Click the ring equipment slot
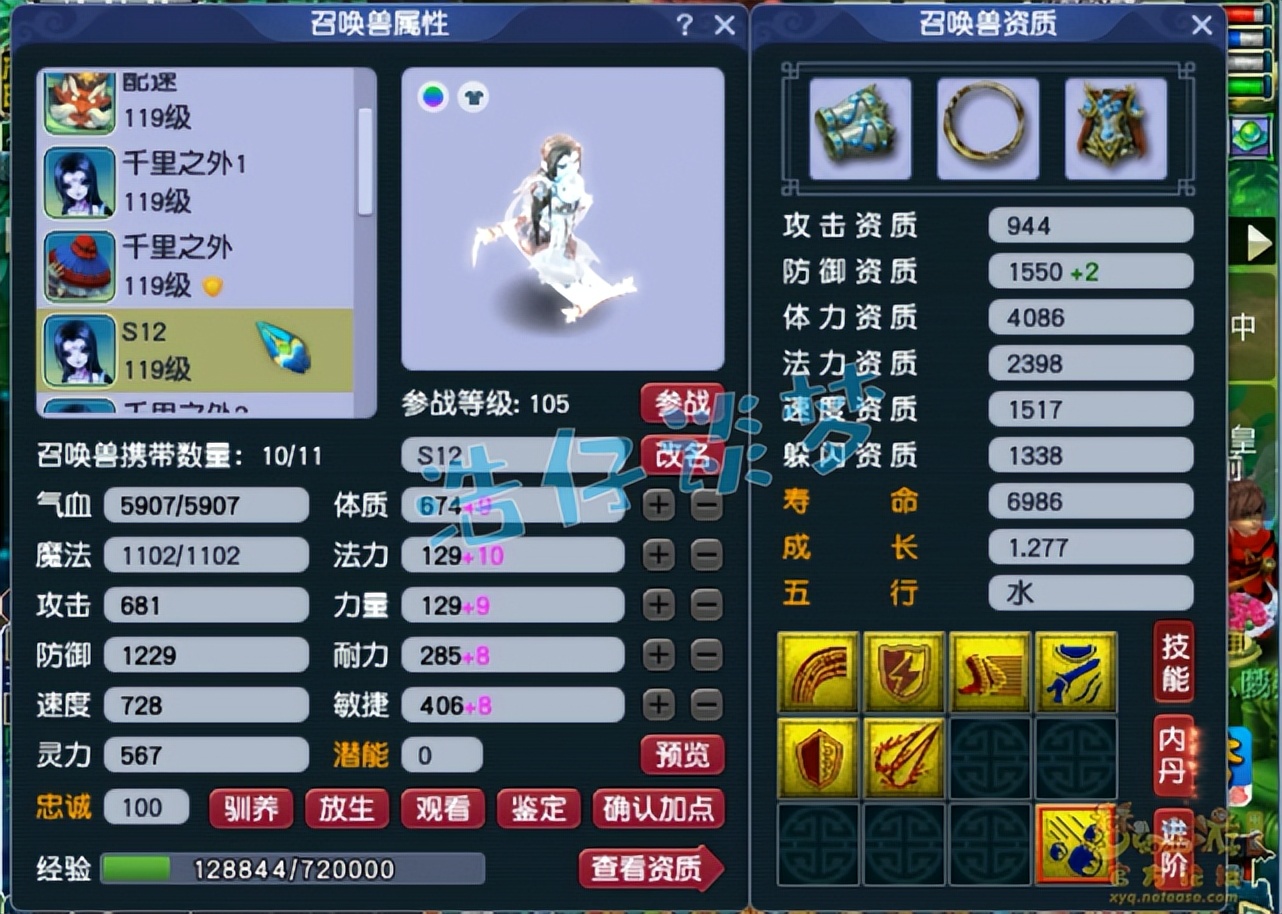 tap(986, 128)
